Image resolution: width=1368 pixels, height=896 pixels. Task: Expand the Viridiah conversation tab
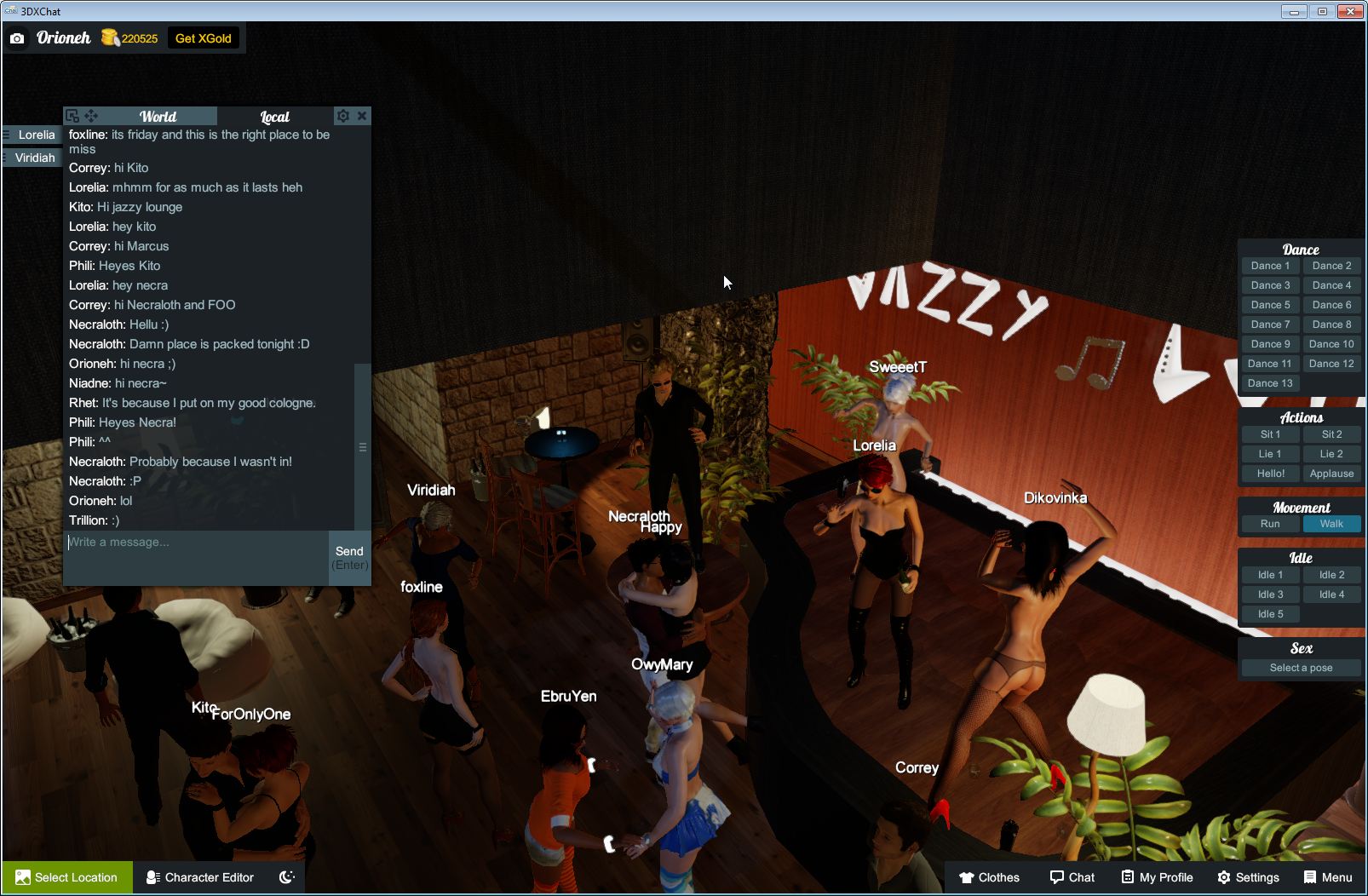tap(36, 158)
